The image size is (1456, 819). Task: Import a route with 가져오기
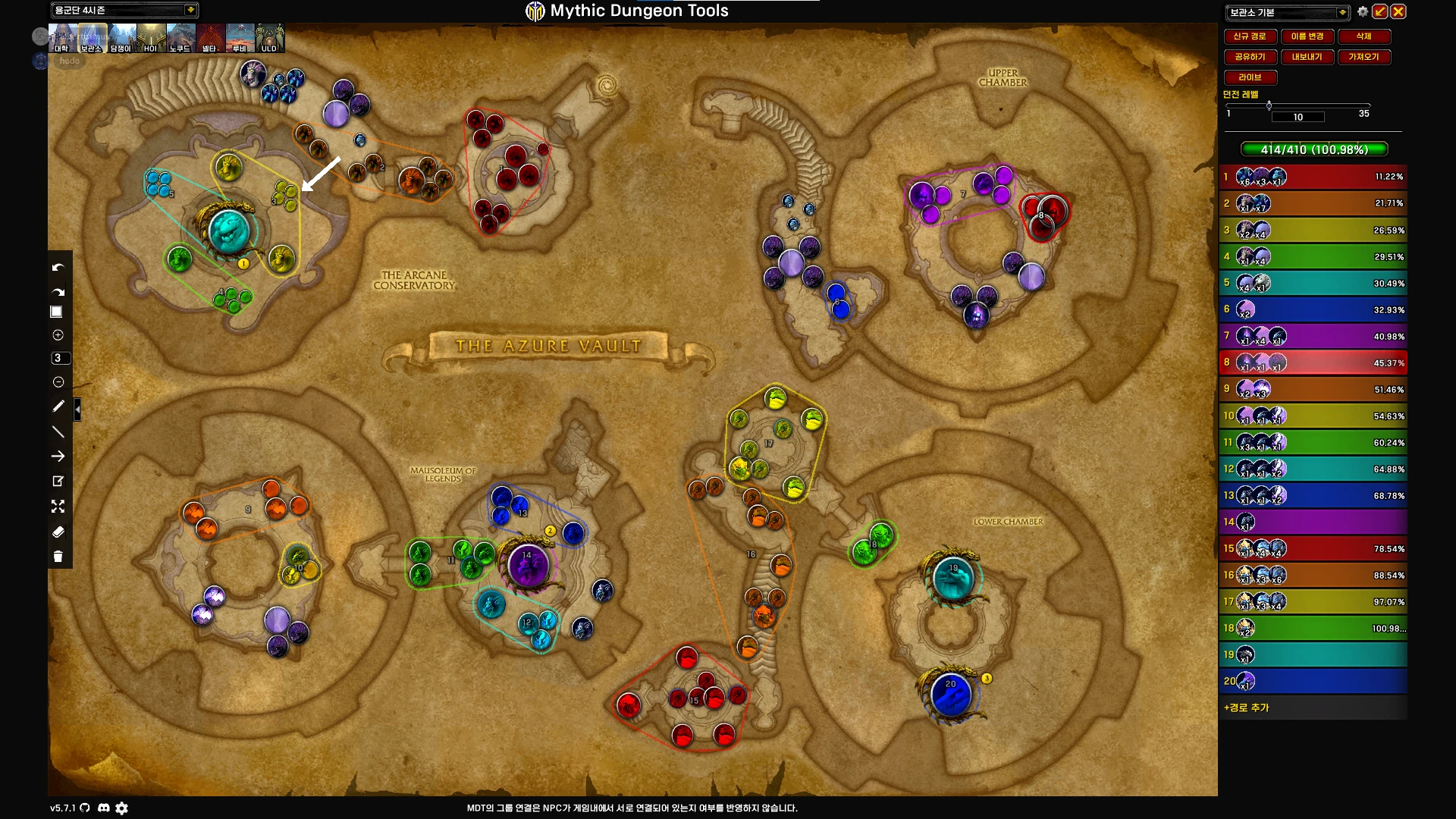pos(1363,57)
